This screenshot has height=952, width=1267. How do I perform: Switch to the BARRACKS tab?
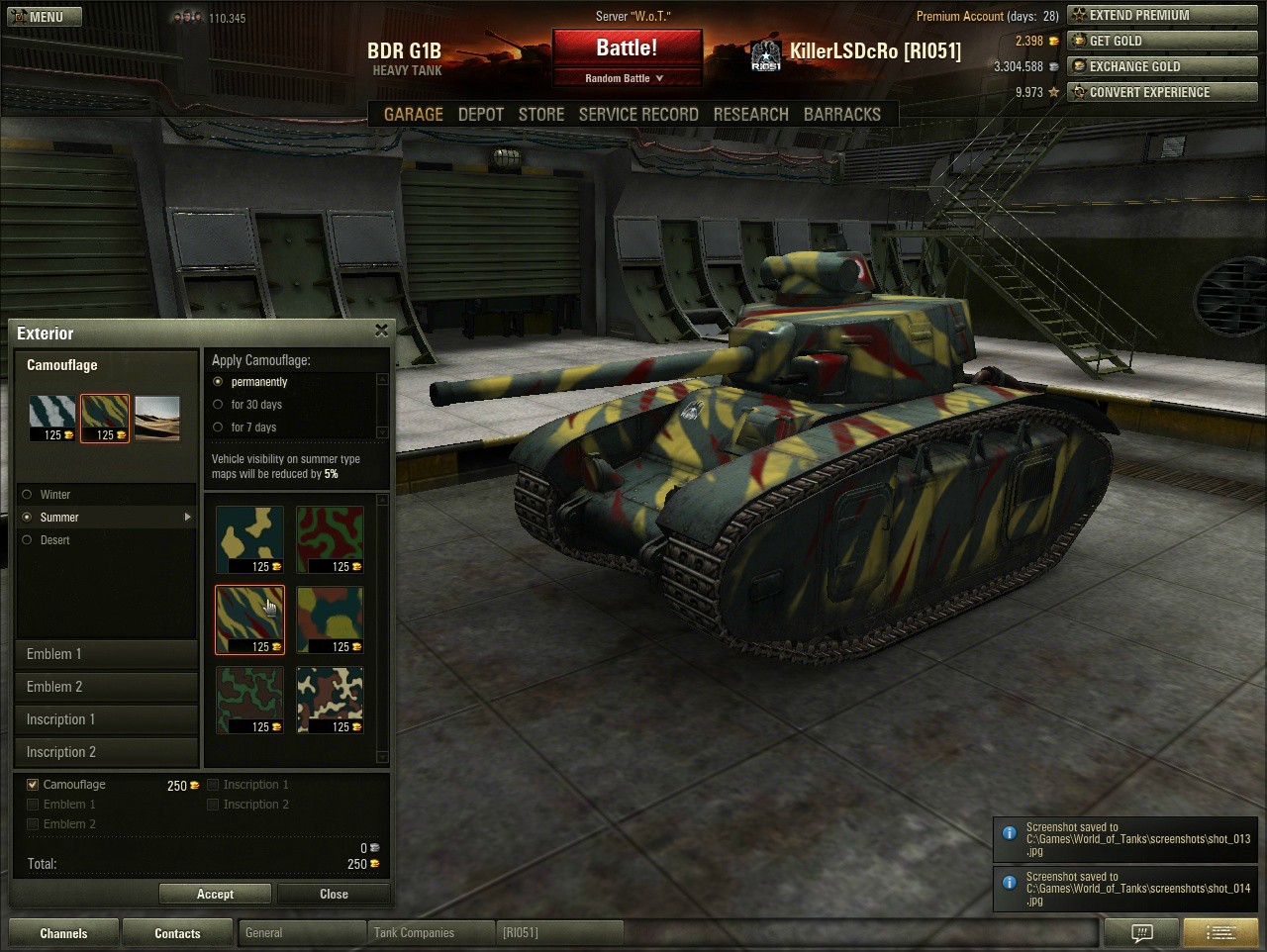(841, 114)
